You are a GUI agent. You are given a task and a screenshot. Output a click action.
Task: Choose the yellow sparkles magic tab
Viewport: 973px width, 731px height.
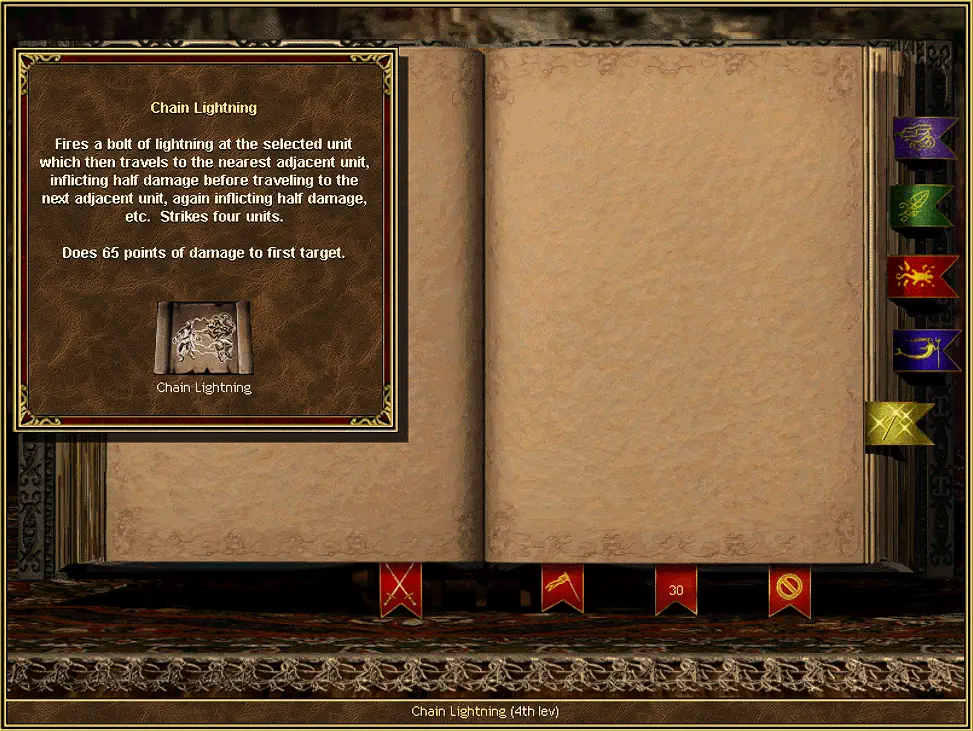[899, 423]
